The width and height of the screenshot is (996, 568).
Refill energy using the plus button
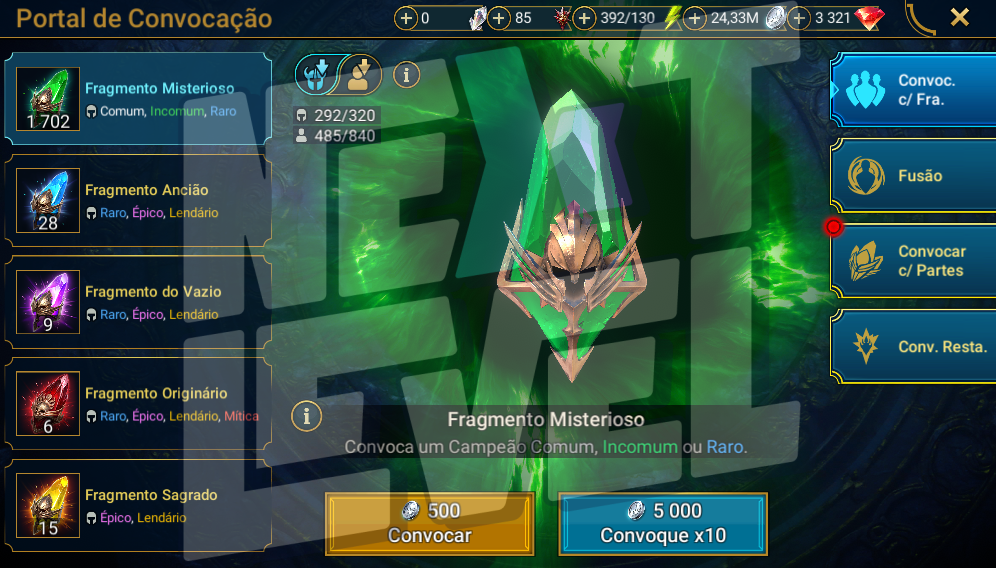pyautogui.click(x=584, y=18)
